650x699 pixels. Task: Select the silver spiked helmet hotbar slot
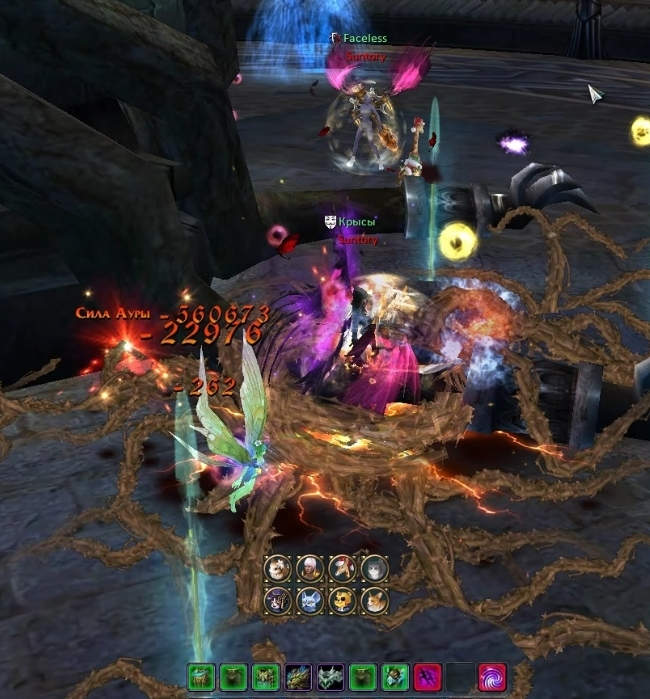click(330, 677)
